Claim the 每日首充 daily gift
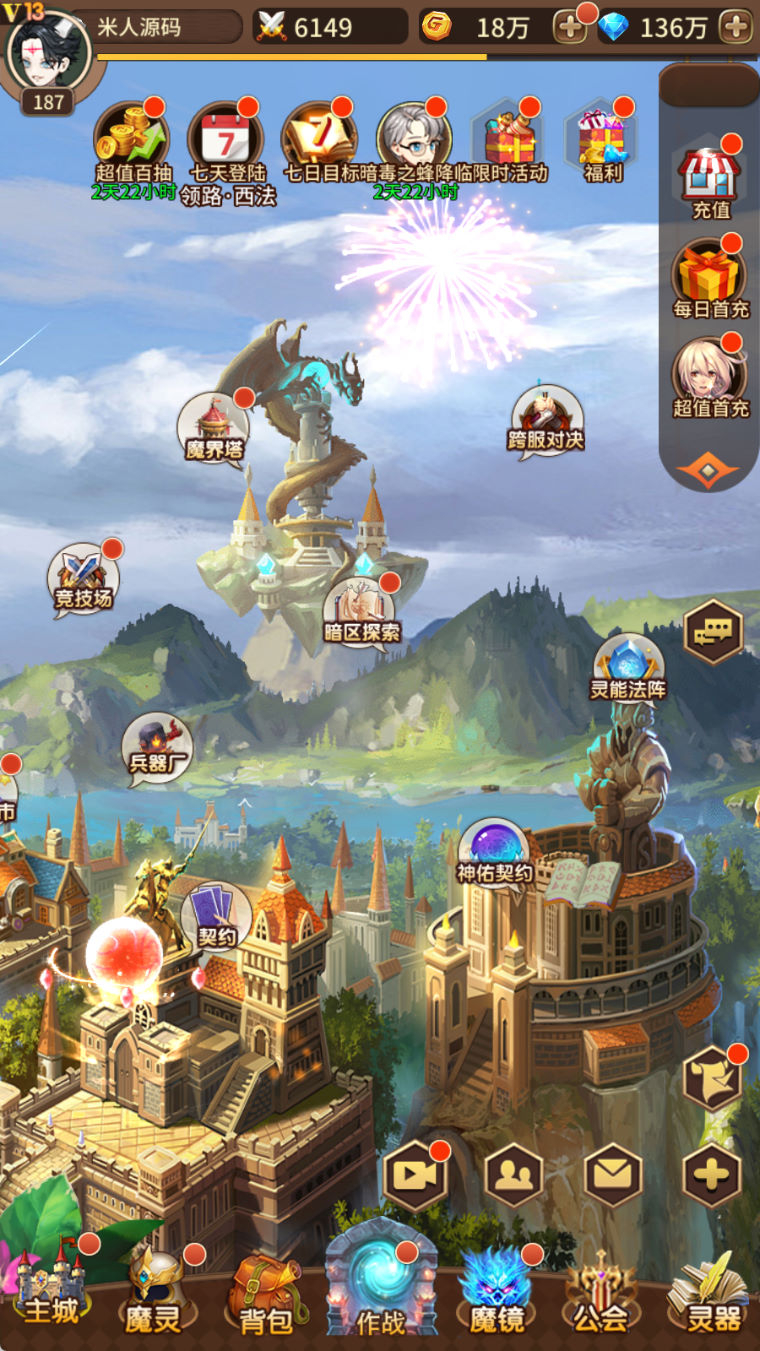Screen dimensions: 760x1351 (710, 277)
